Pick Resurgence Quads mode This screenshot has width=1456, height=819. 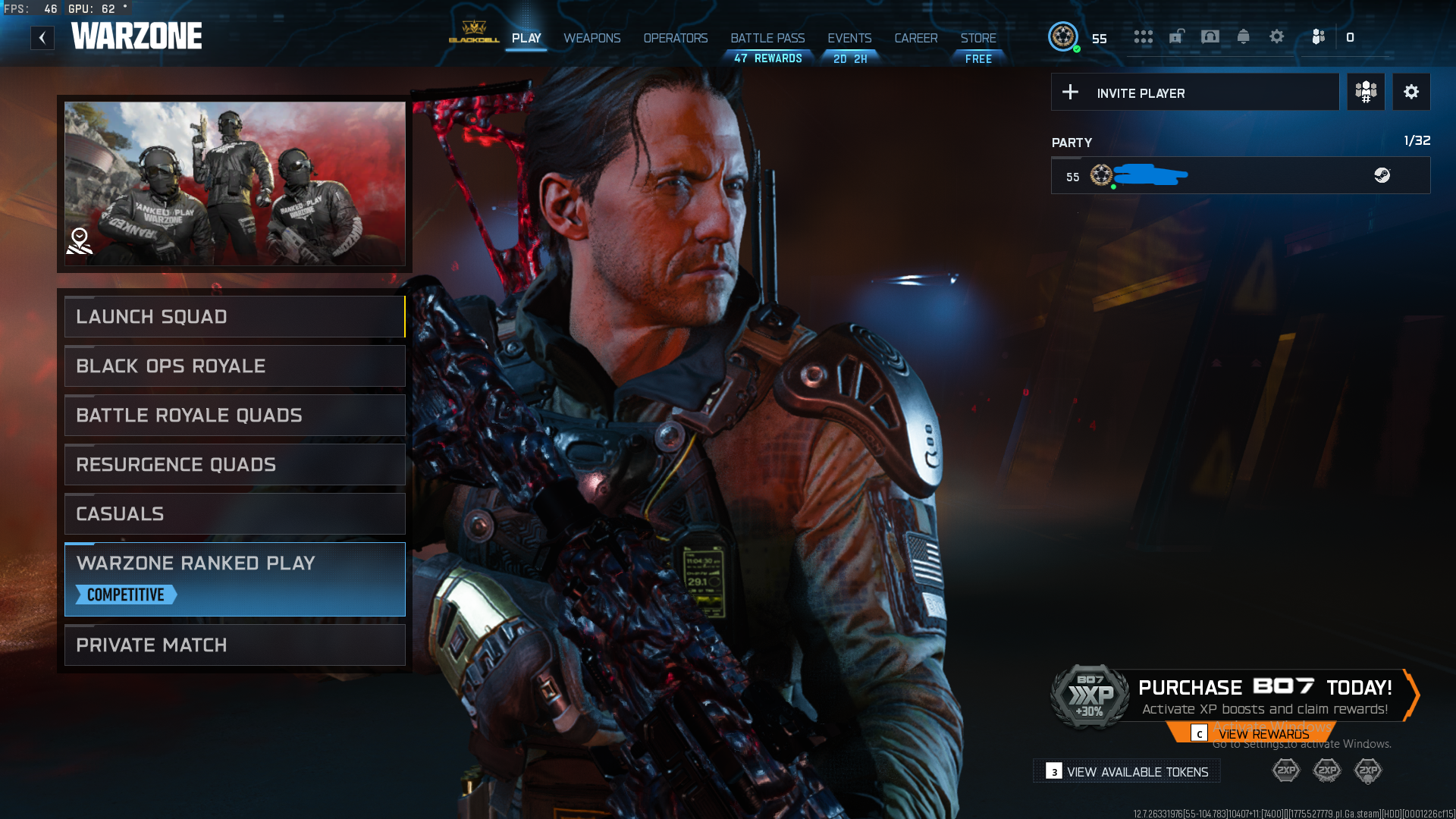point(235,465)
